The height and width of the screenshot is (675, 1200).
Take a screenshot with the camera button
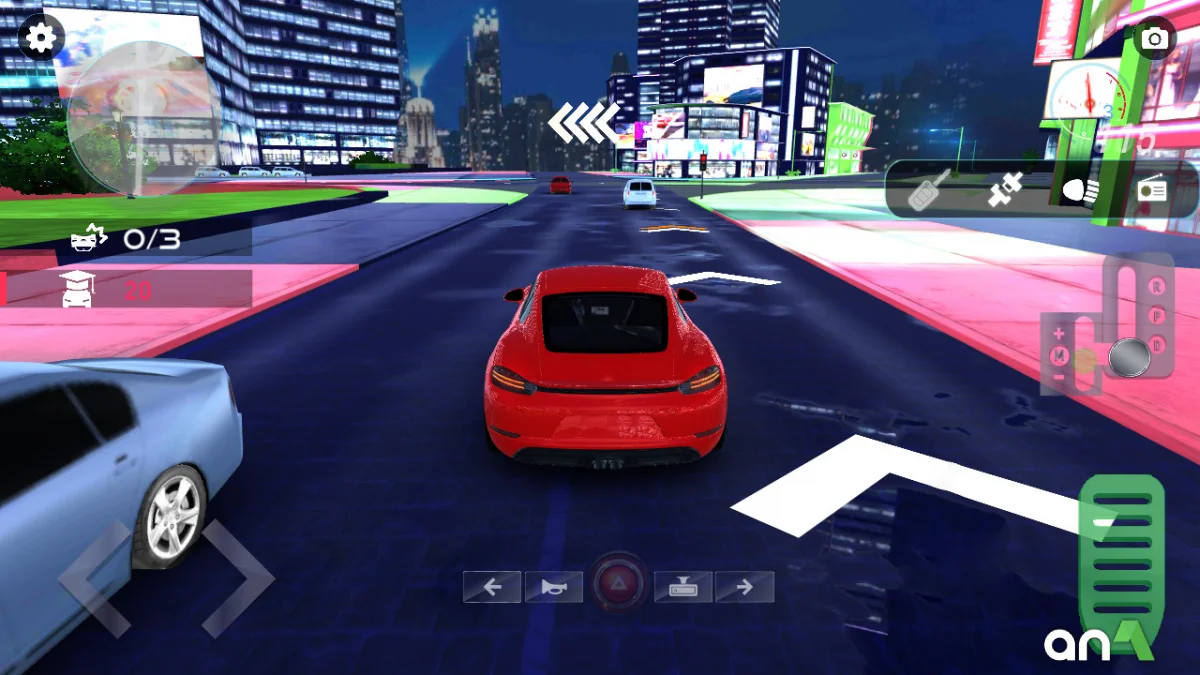coord(1156,39)
